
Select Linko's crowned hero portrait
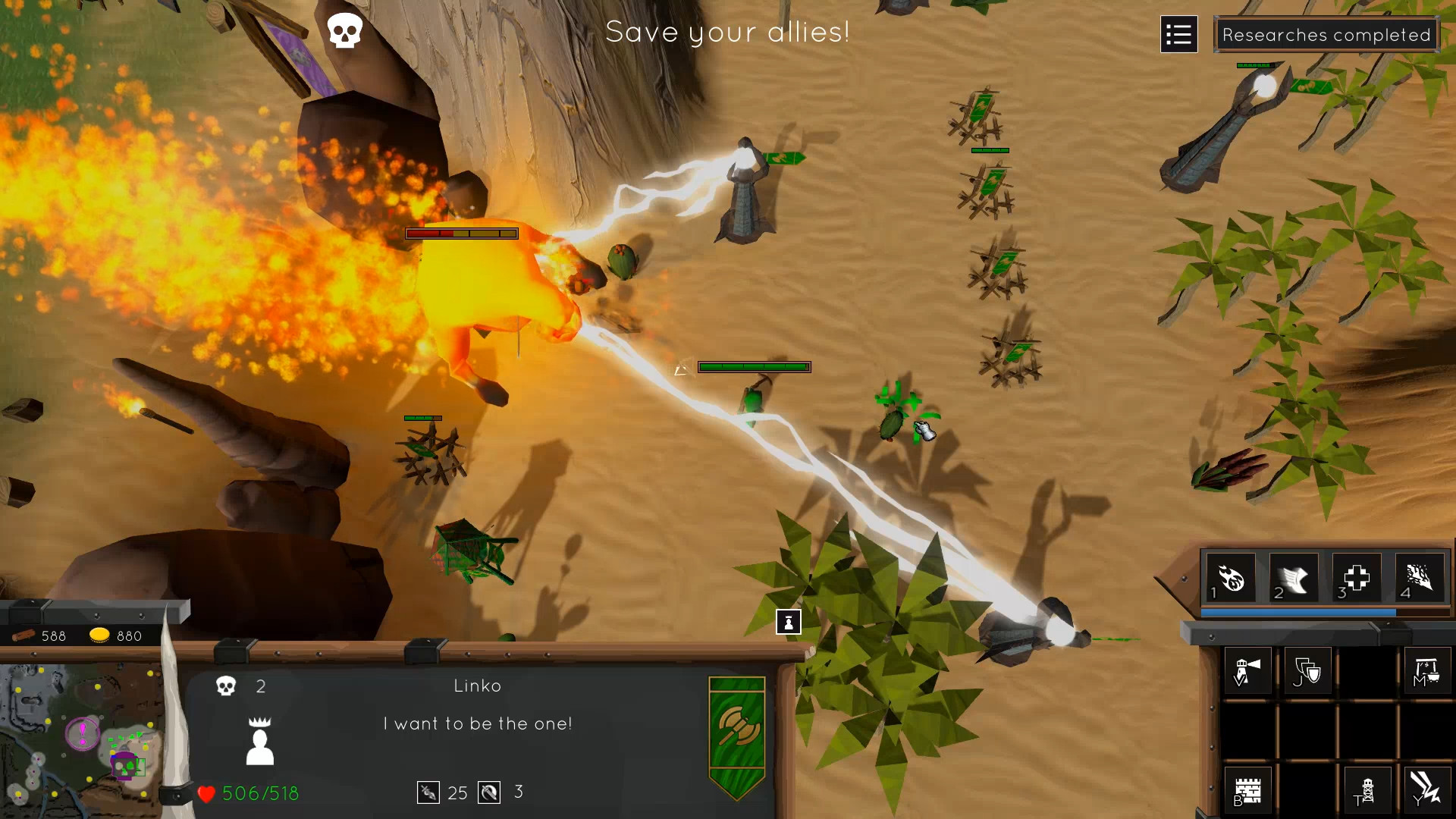(x=260, y=739)
